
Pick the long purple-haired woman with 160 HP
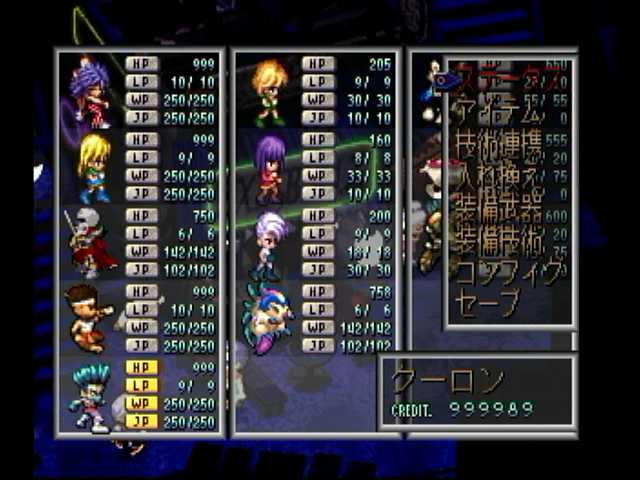click(269, 167)
